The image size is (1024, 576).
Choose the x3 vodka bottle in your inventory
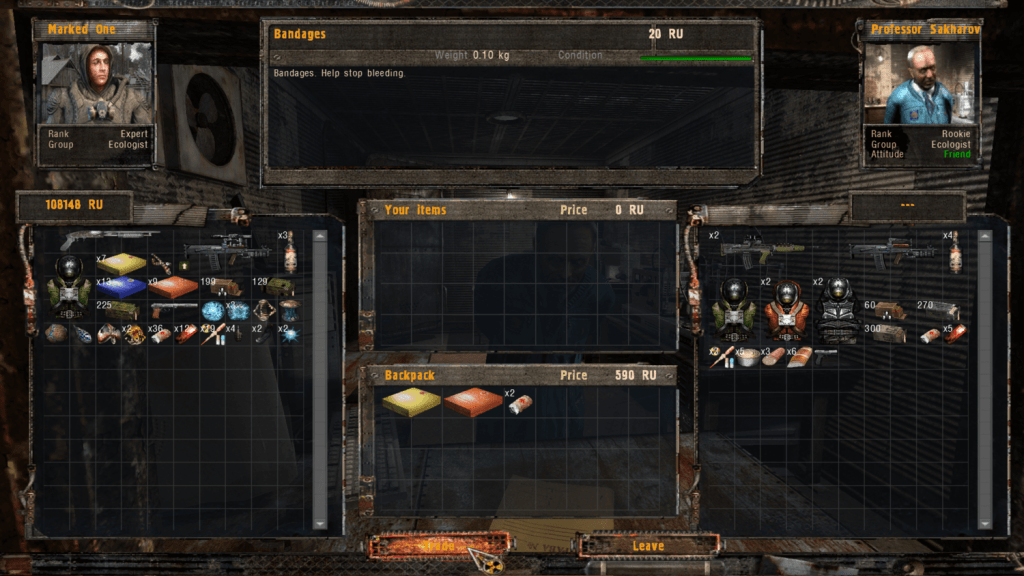click(290, 253)
